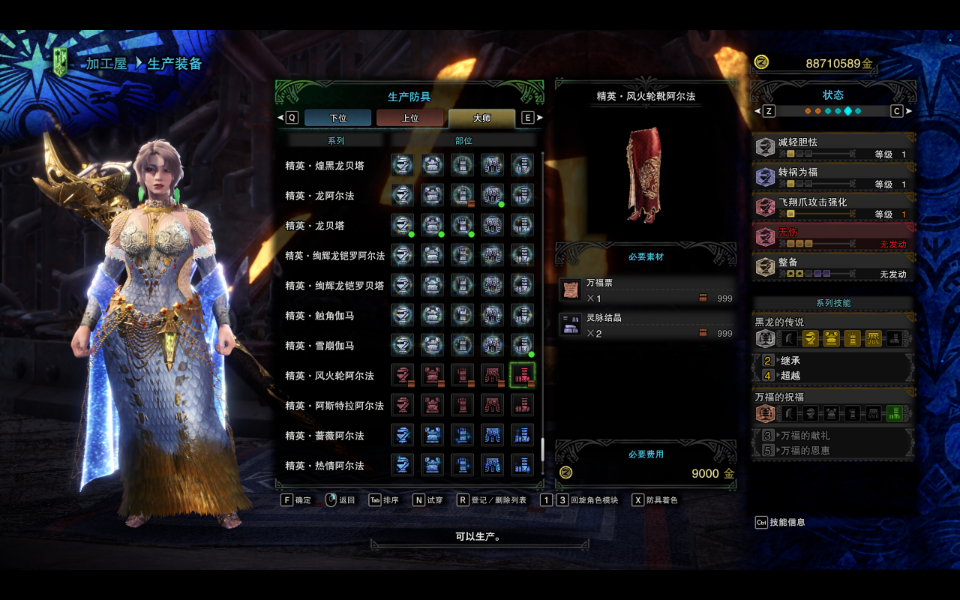Choose the highlighted 风火轮阿尔法 leg armor slot
Image resolution: width=960 pixels, height=600 pixels.
522,376
